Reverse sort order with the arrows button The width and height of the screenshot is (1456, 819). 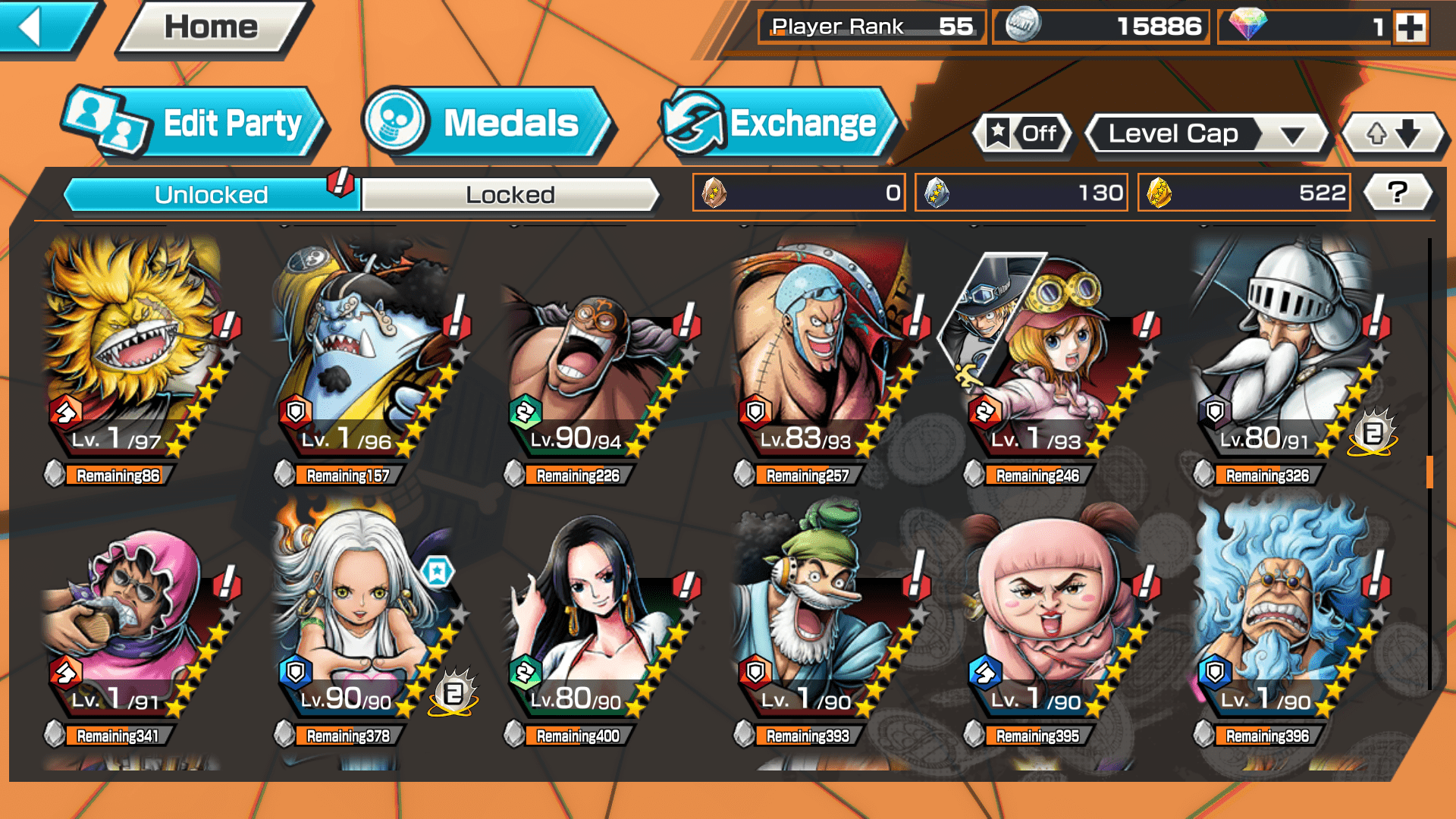point(1393,134)
